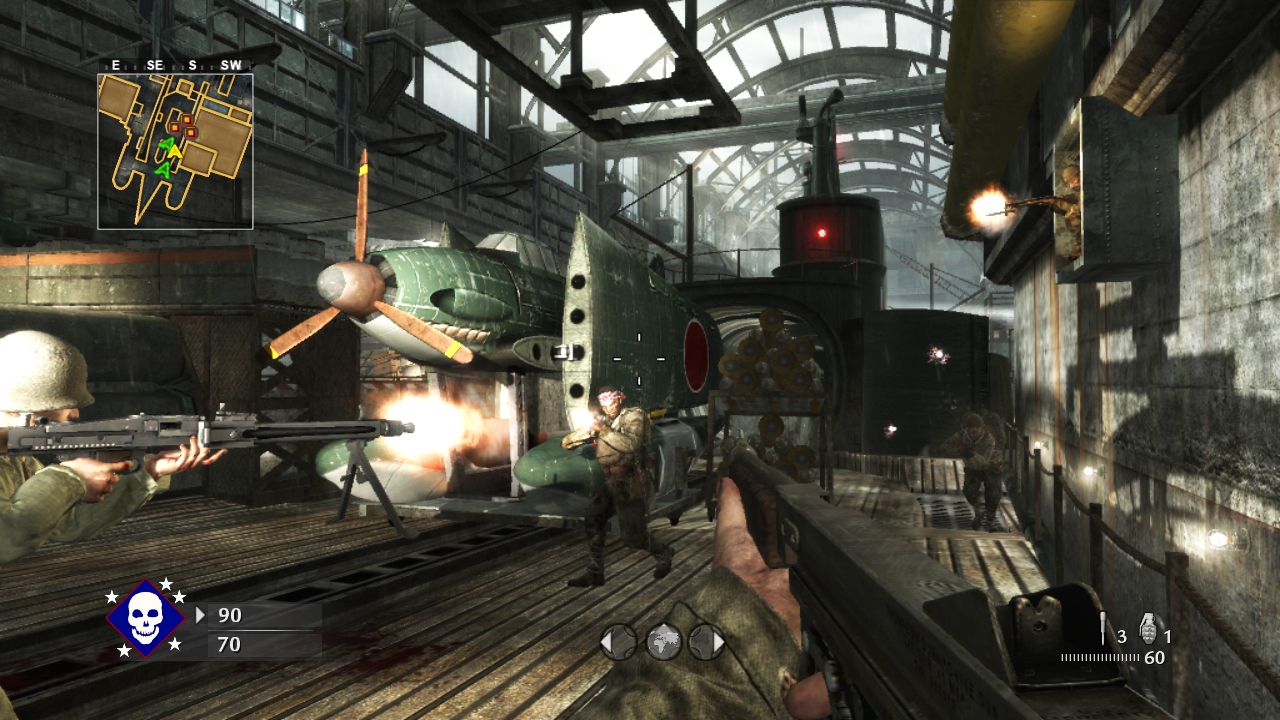Click the crosshair at screen center

click(x=640, y=360)
